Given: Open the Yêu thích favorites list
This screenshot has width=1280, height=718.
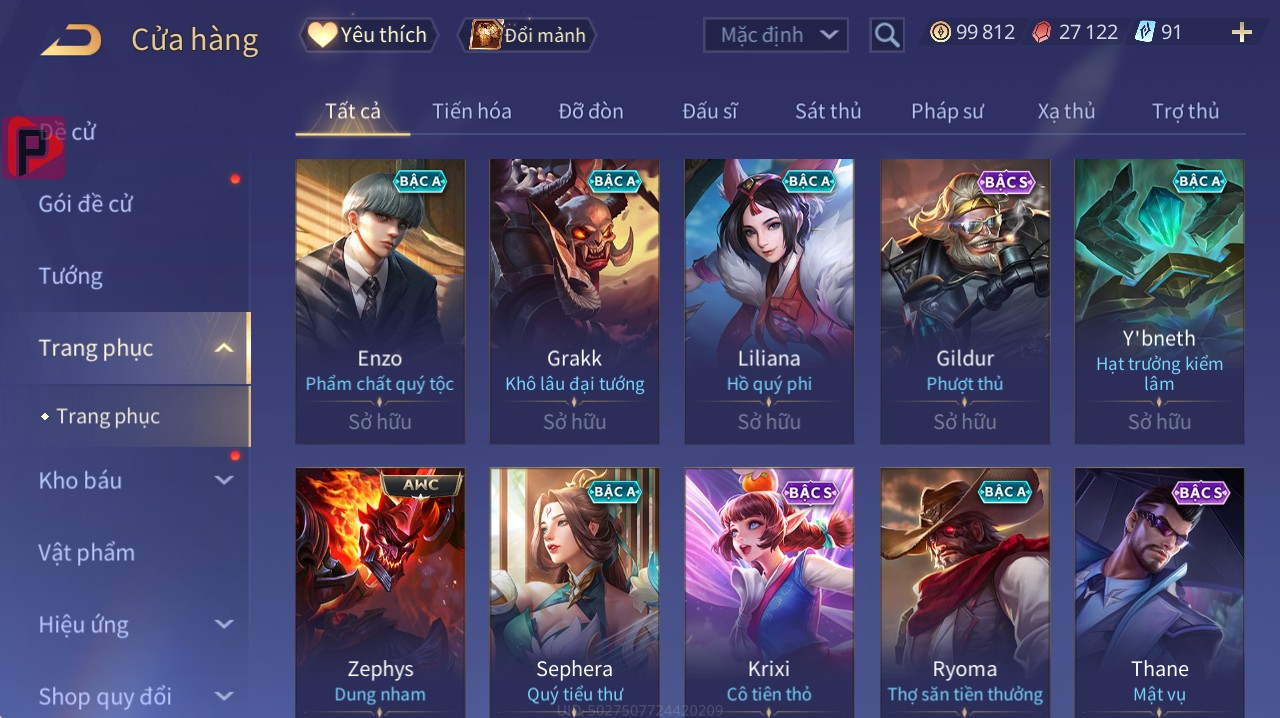Looking at the screenshot, I should pyautogui.click(x=369, y=35).
